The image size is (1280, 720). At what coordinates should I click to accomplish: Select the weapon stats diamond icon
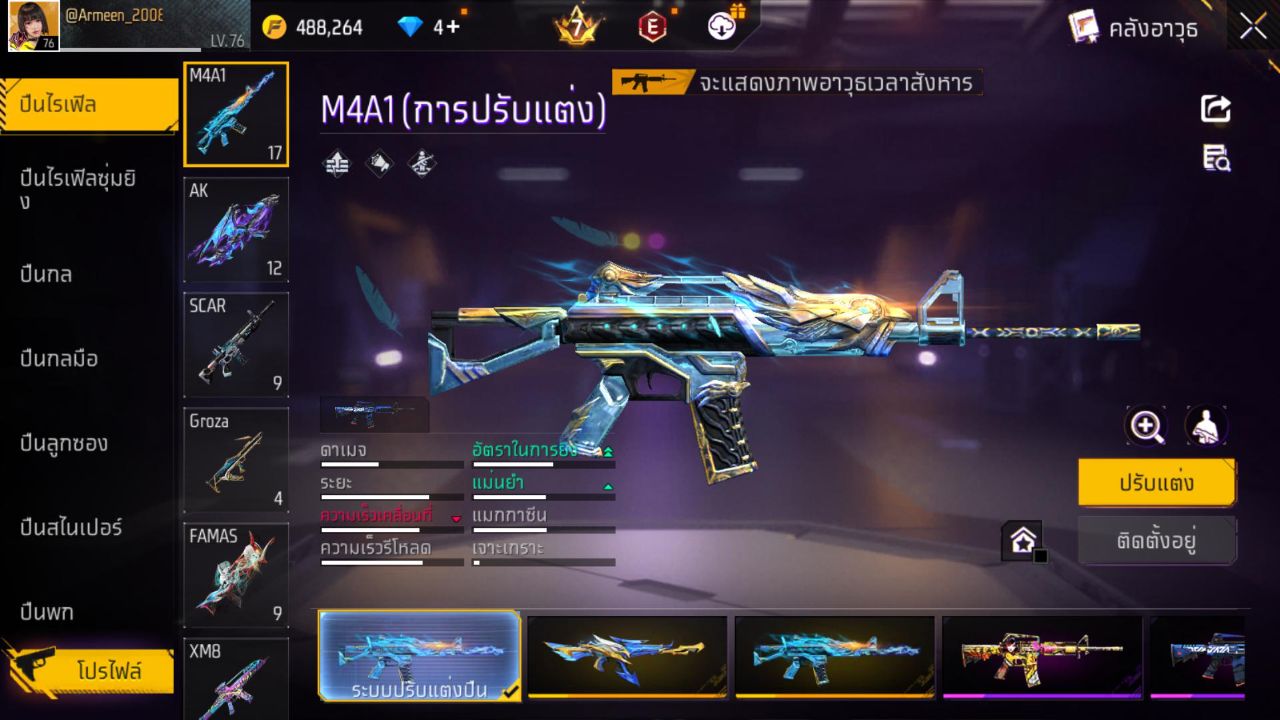point(336,164)
